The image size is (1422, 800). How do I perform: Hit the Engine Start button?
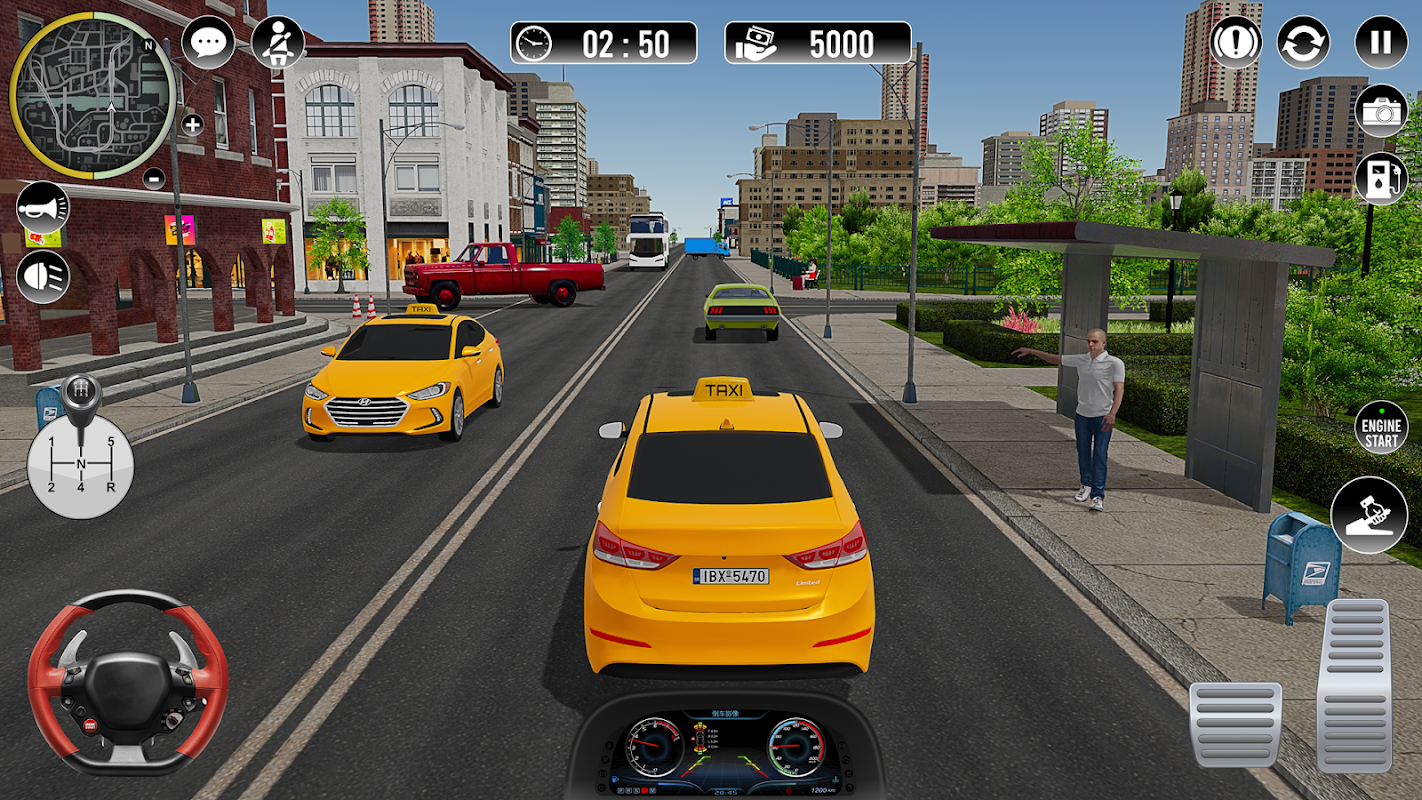point(1382,428)
